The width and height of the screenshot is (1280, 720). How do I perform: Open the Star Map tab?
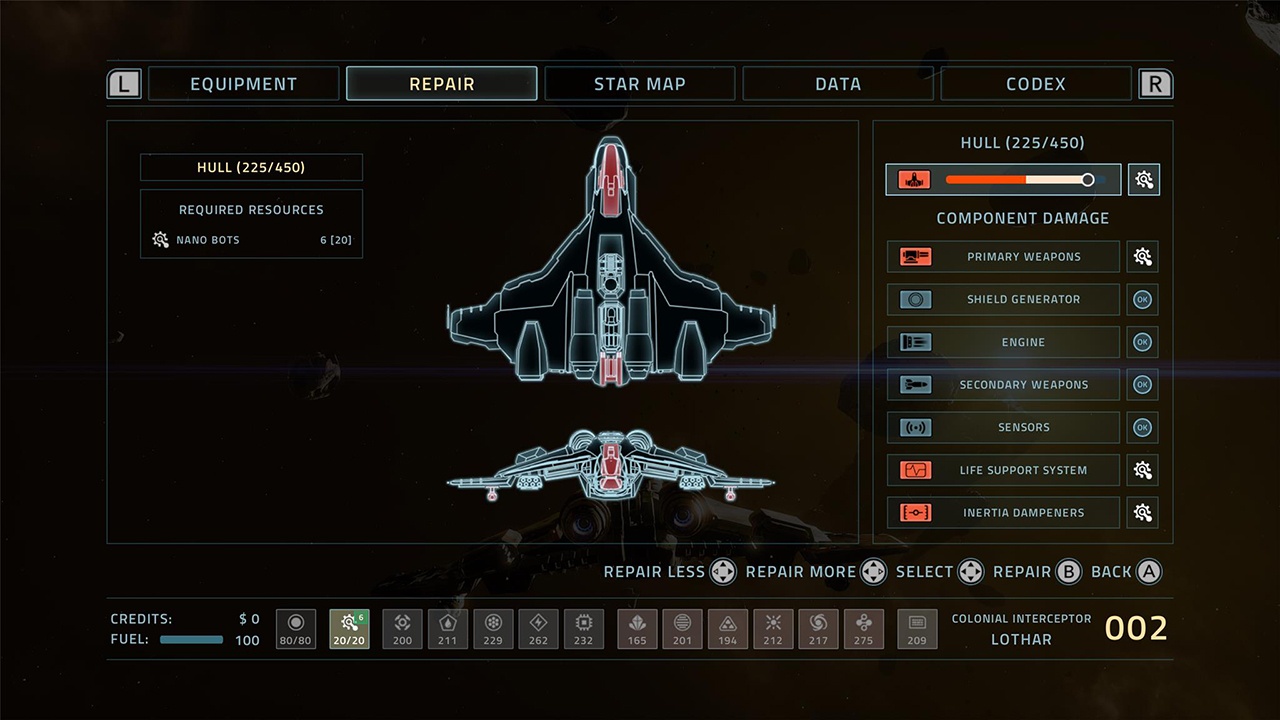639,84
